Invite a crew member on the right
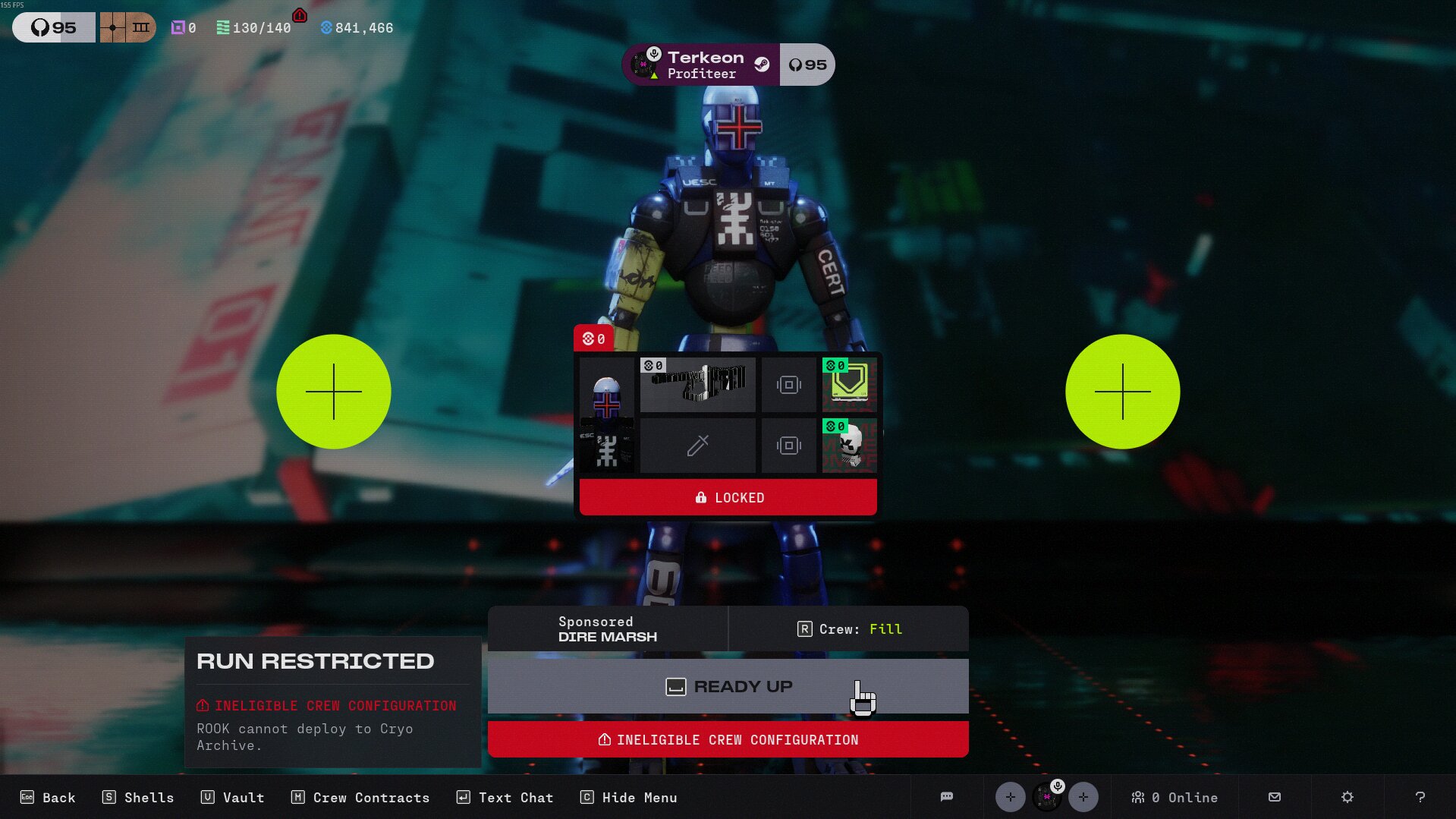This screenshot has width=1456, height=819. [x=1122, y=392]
